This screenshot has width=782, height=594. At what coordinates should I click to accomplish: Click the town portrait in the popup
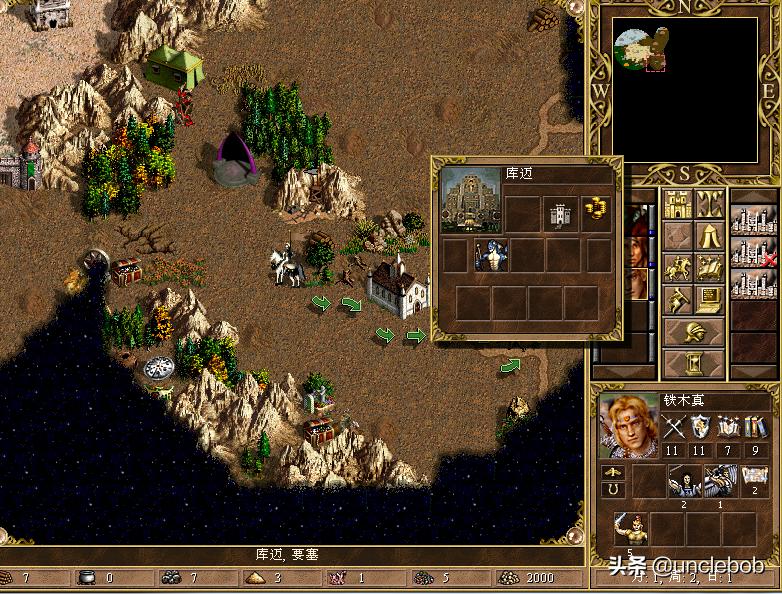[471, 200]
